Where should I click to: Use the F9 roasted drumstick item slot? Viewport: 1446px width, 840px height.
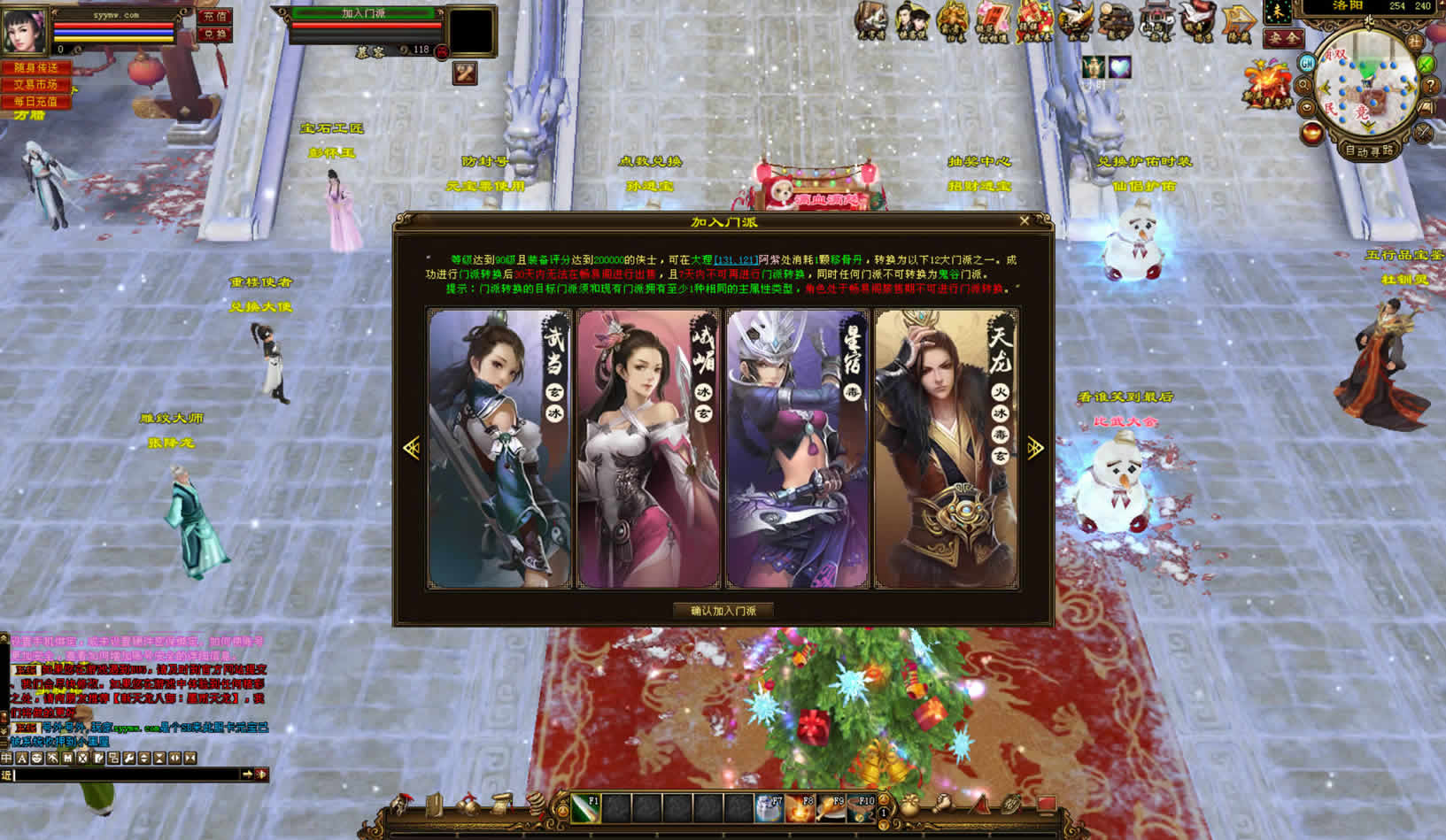pyautogui.click(x=830, y=807)
